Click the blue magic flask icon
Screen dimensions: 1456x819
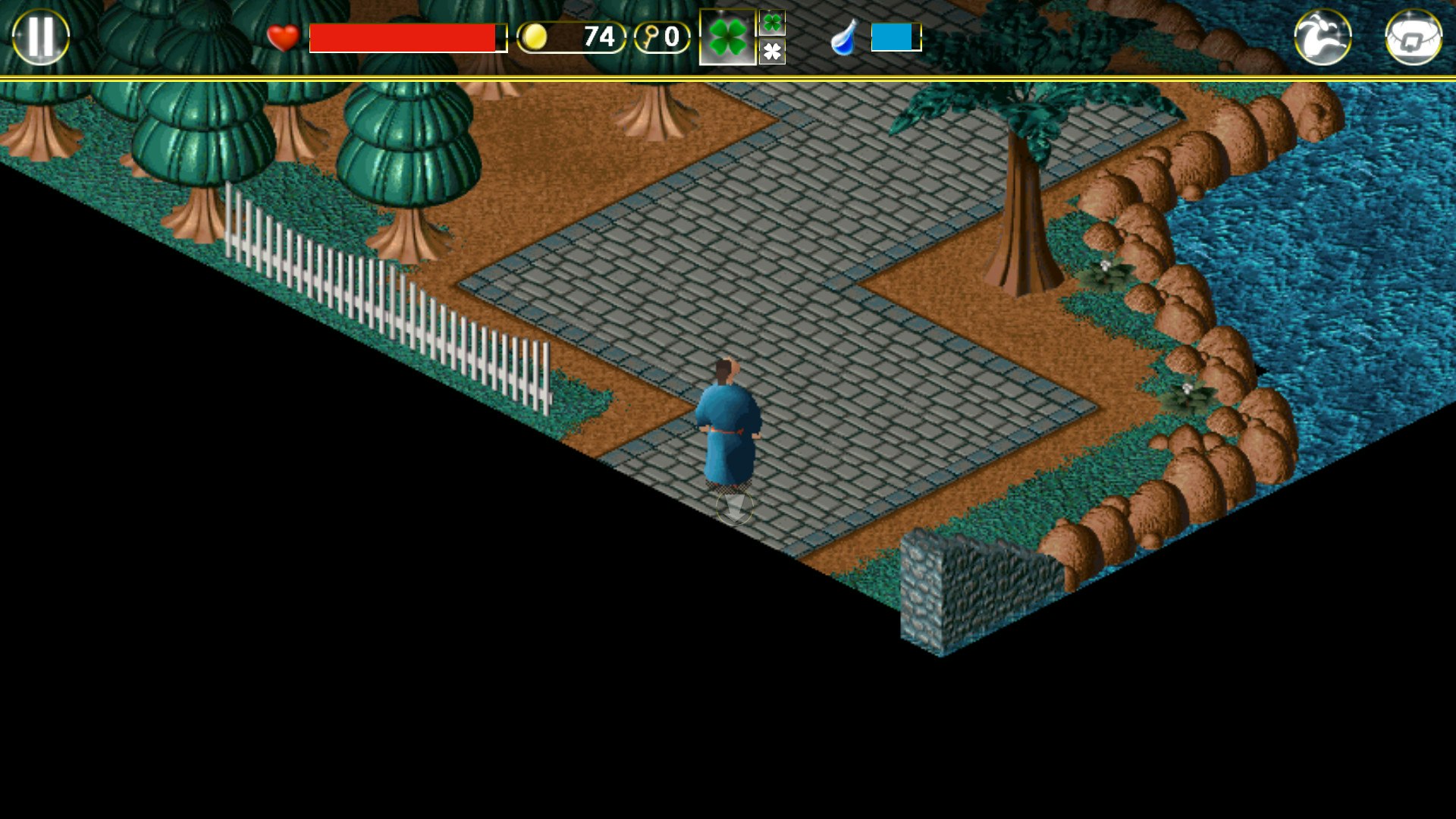845,36
